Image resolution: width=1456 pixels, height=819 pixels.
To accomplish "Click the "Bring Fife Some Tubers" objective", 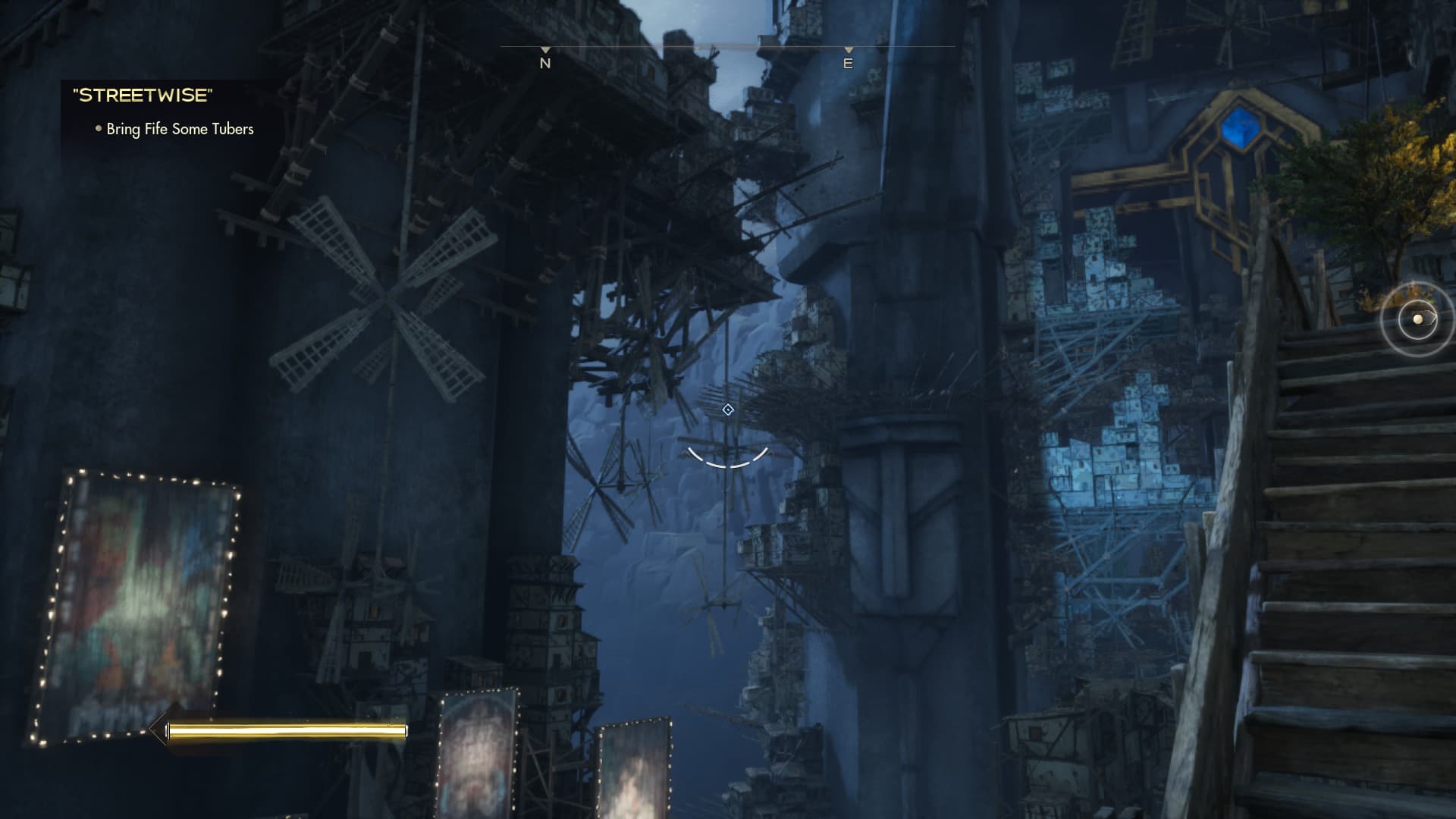I will coord(180,129).
